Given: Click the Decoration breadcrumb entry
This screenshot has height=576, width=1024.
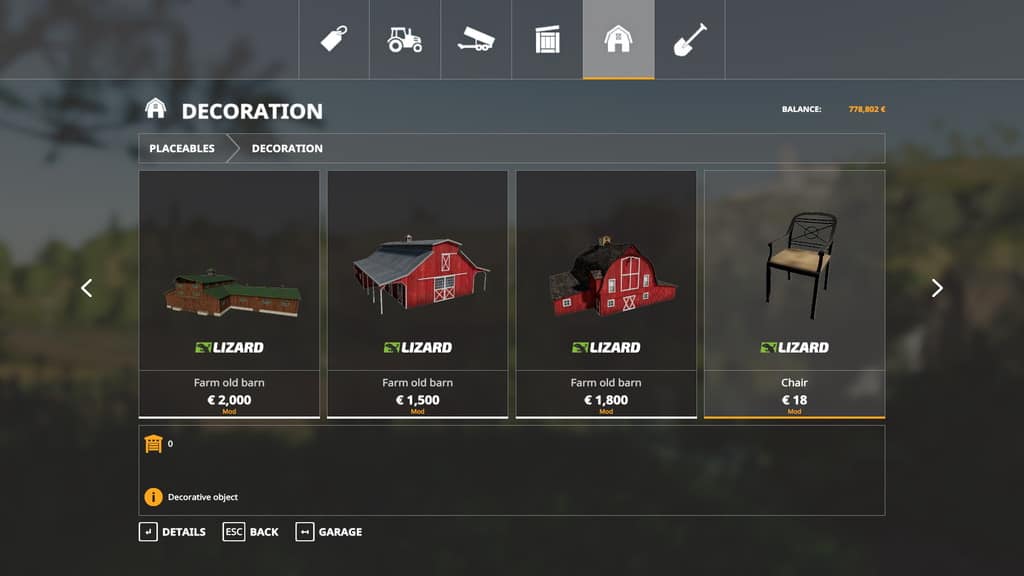Looking at the screenshot, I should click(287, 148).
